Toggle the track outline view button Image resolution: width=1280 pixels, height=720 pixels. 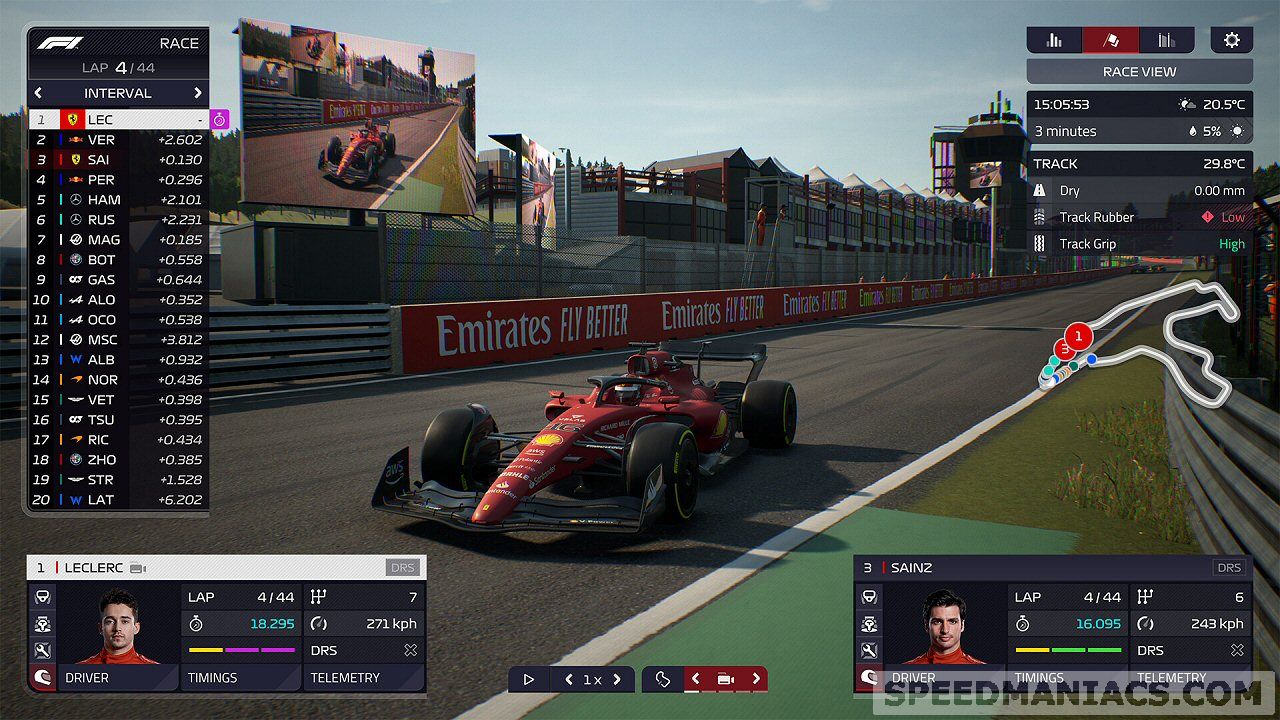[x=662, y=679]
